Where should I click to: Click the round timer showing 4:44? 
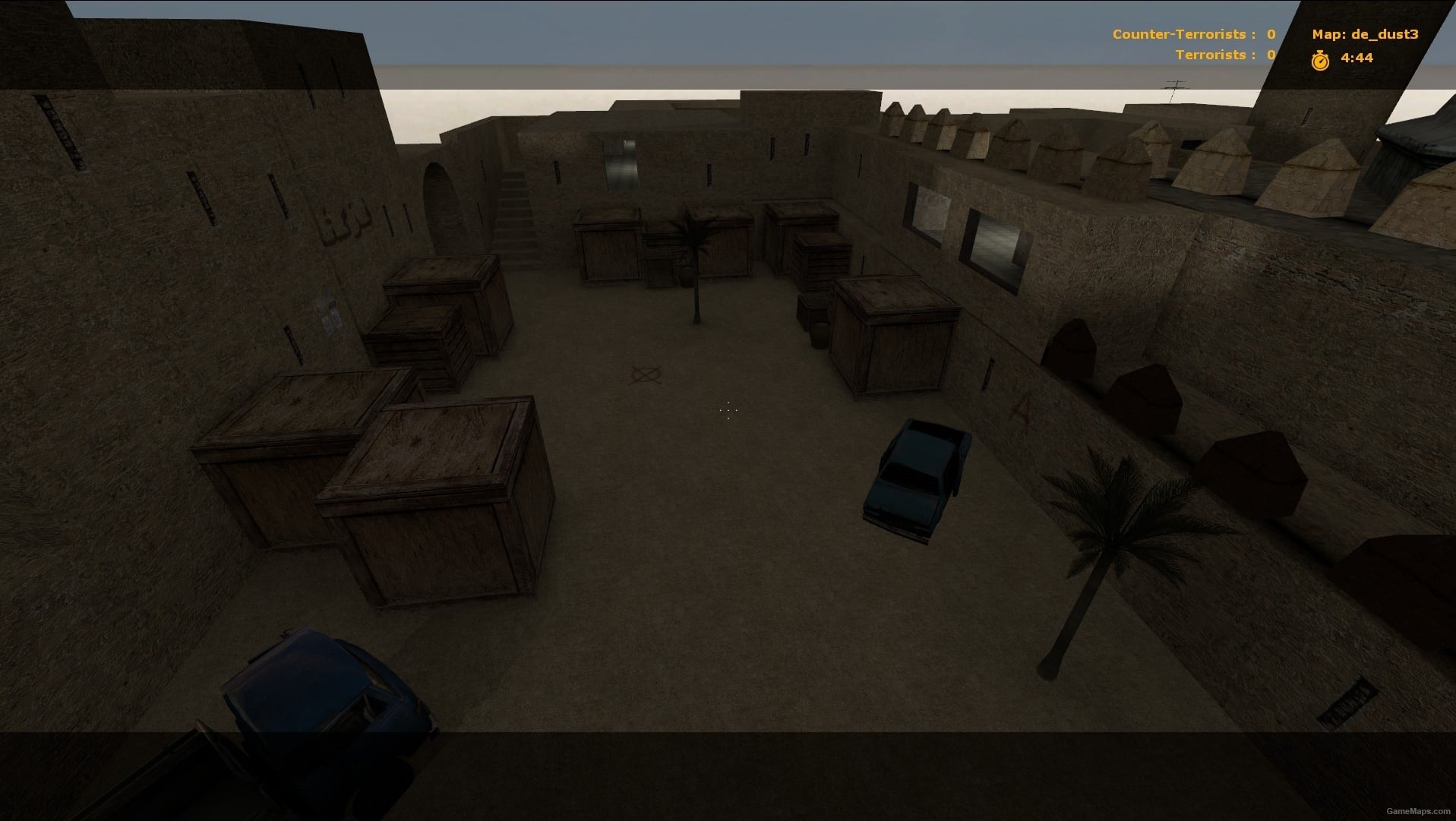point(1357,57)
